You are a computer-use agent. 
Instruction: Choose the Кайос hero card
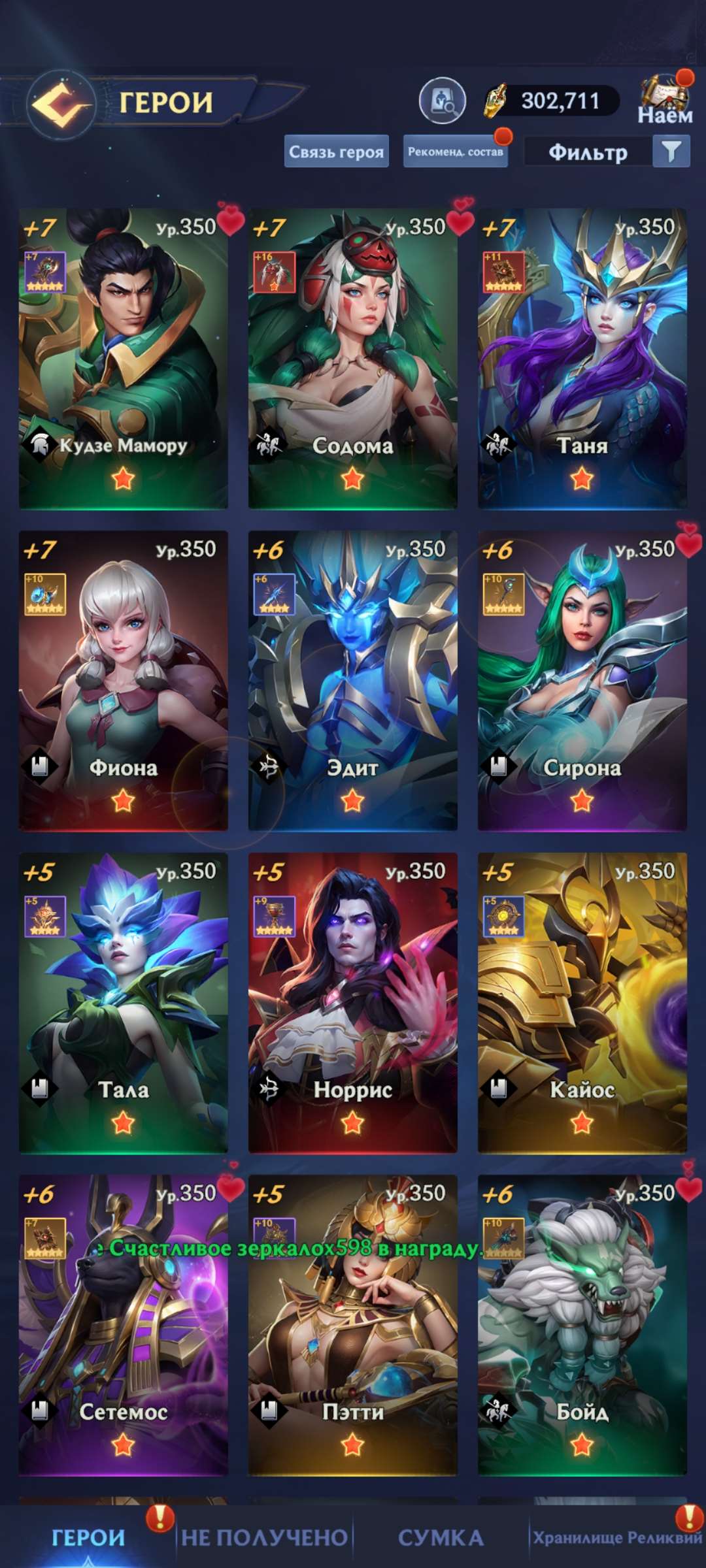(582, 1002)
